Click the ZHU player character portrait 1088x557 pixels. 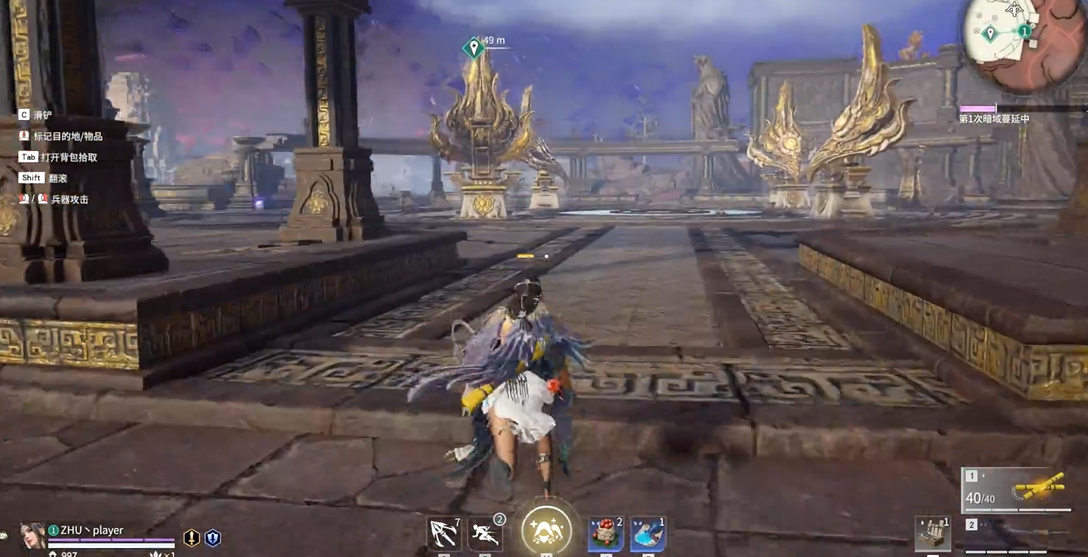tap(32, 536)
